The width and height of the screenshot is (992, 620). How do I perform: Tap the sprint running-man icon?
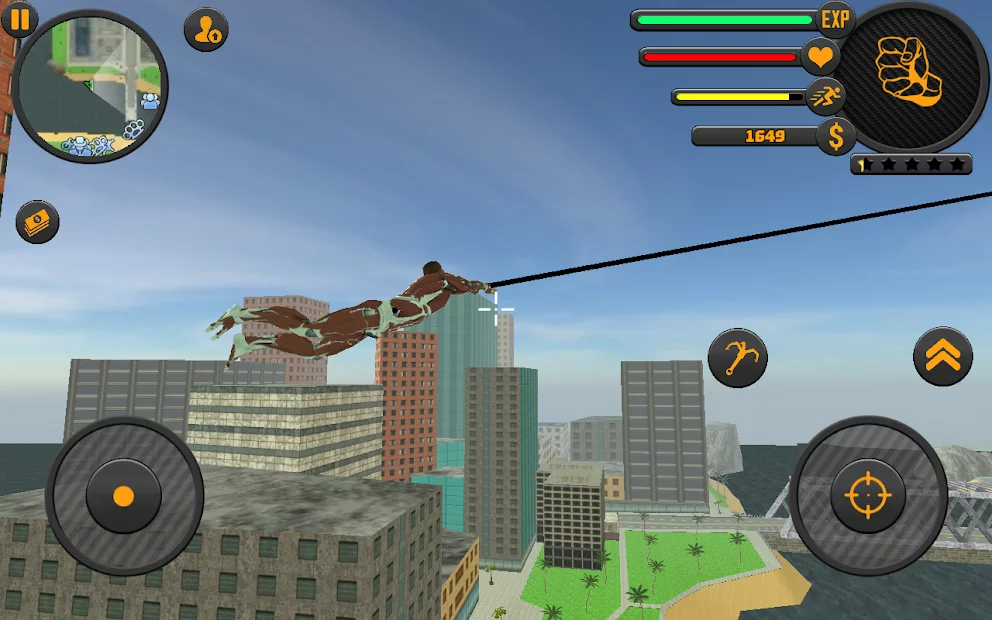[826, 97]
